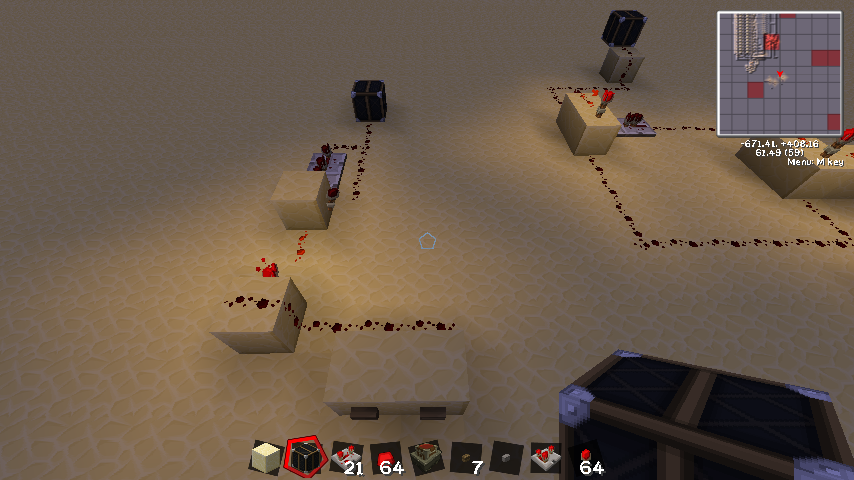Select the wooden button stack of 7
The width and height of the screenshot is (854, 480).
[x=466, y=458]
